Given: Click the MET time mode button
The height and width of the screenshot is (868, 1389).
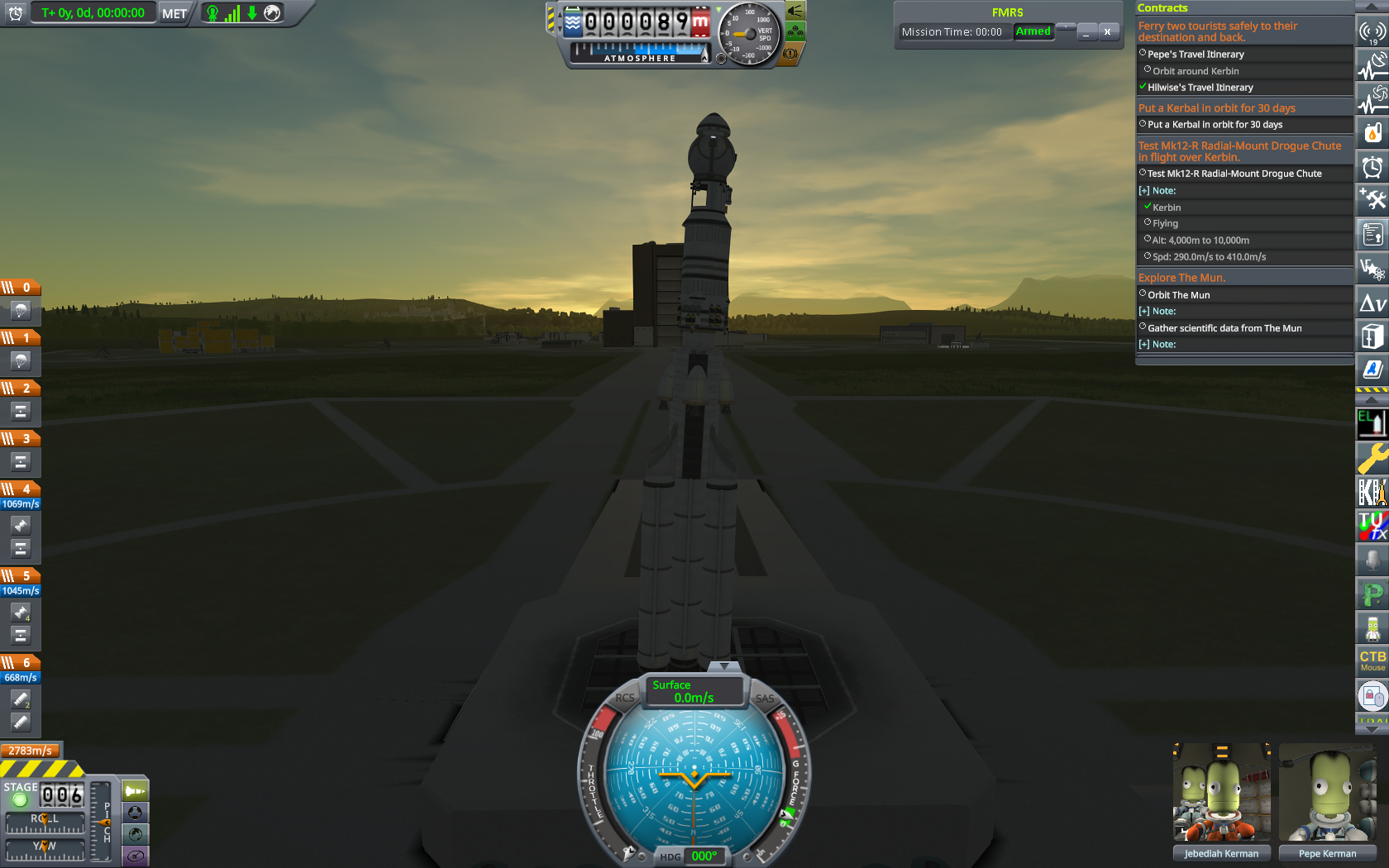Looking at the screenshot, I should click(174, 13).
